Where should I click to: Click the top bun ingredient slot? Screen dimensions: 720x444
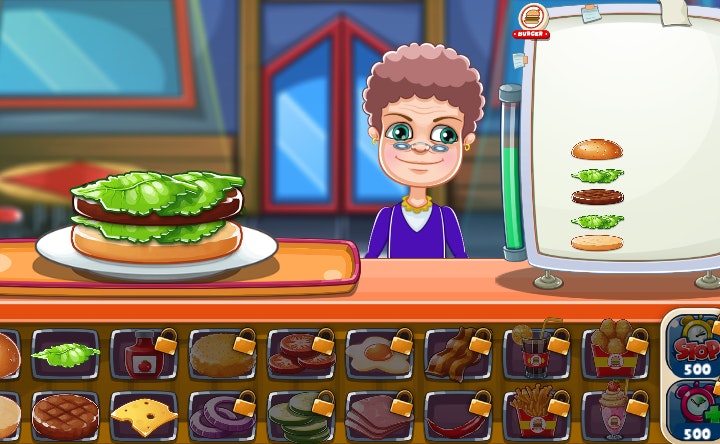6,354
